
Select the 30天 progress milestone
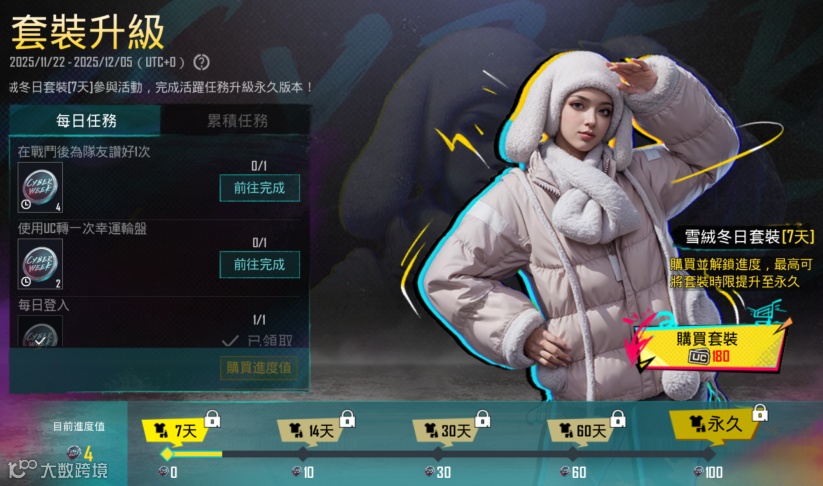pos(447,431)
